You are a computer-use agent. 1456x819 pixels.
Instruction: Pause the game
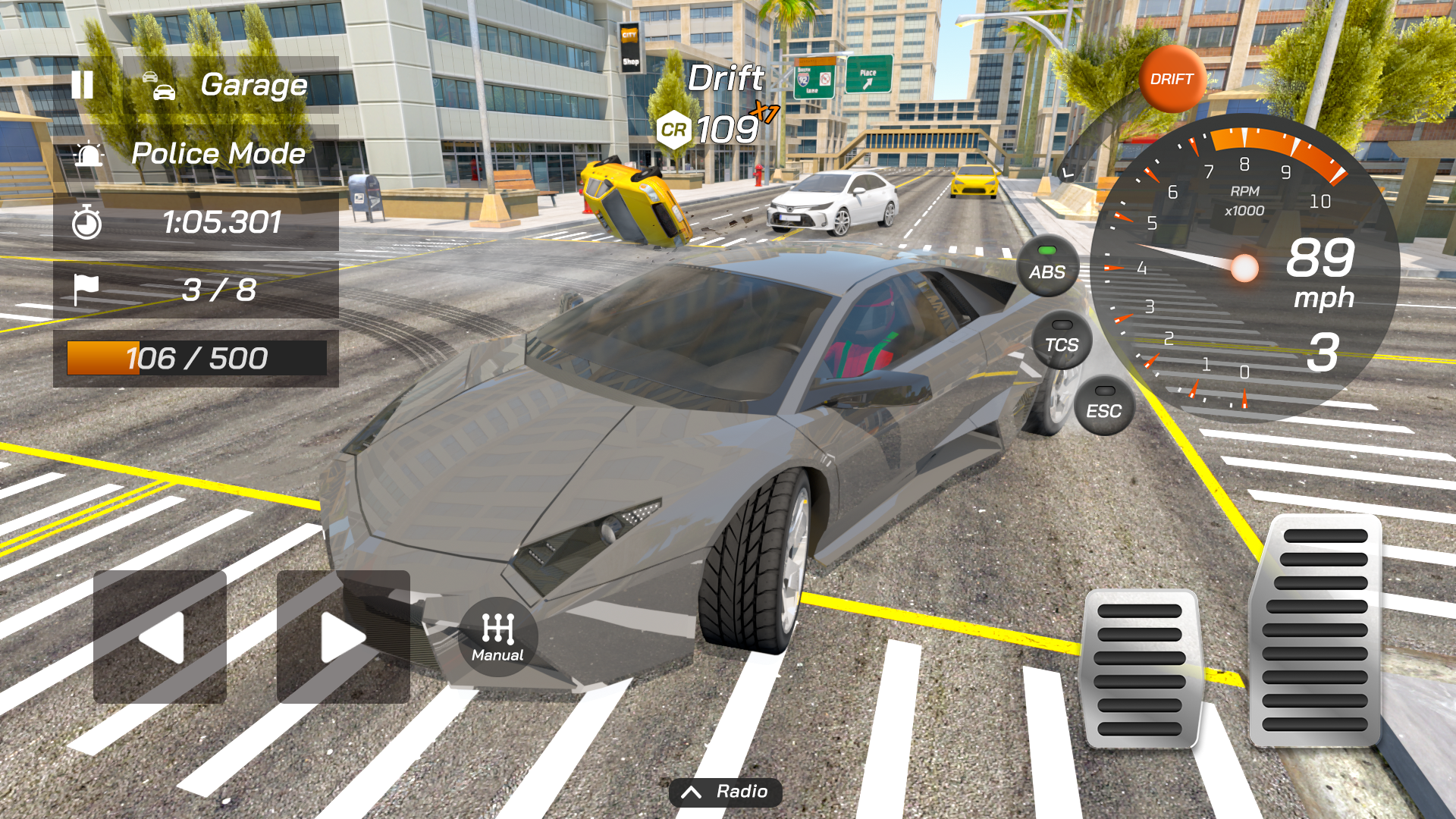pos(83,84)
